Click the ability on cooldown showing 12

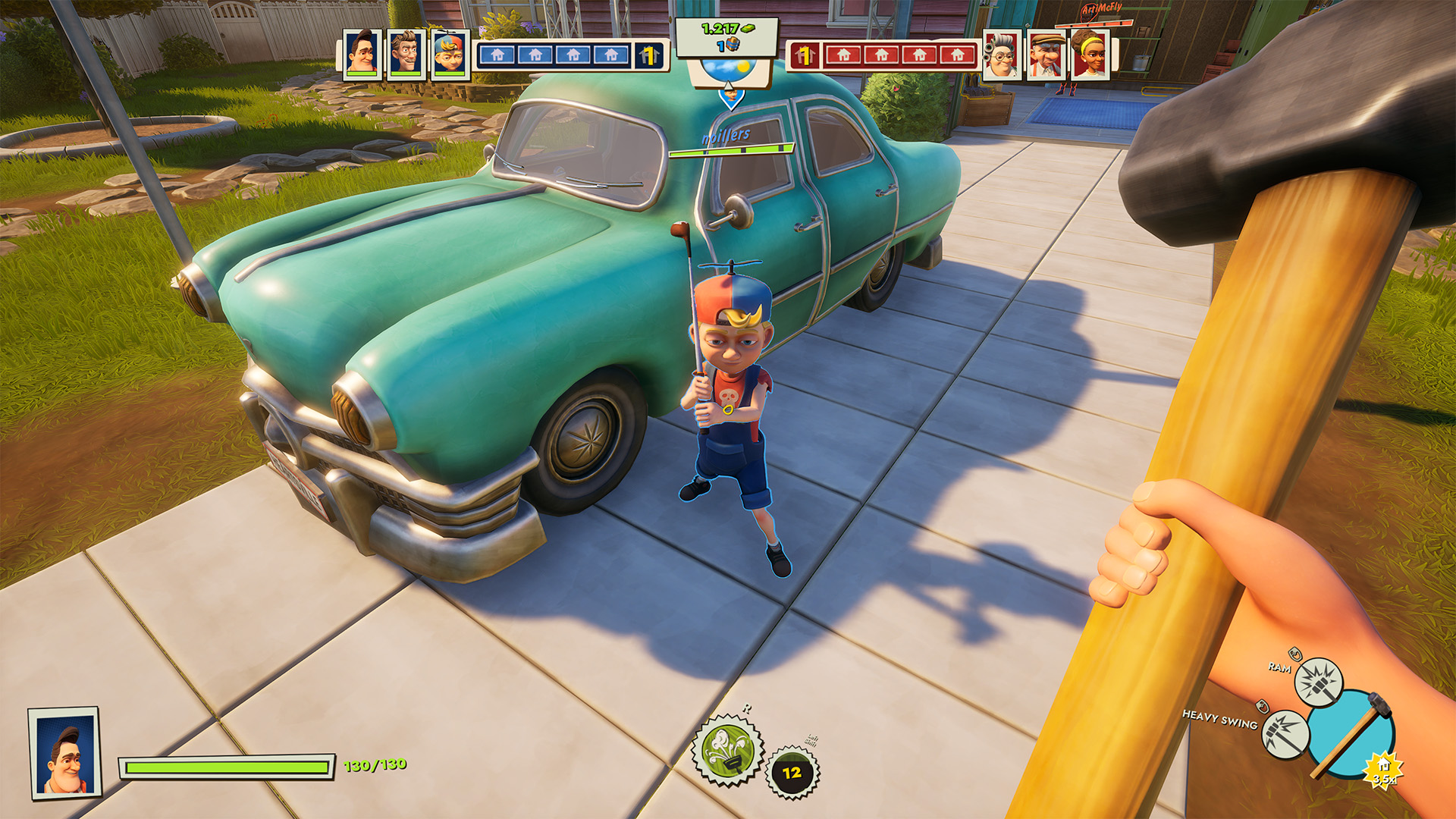[792, 773]
